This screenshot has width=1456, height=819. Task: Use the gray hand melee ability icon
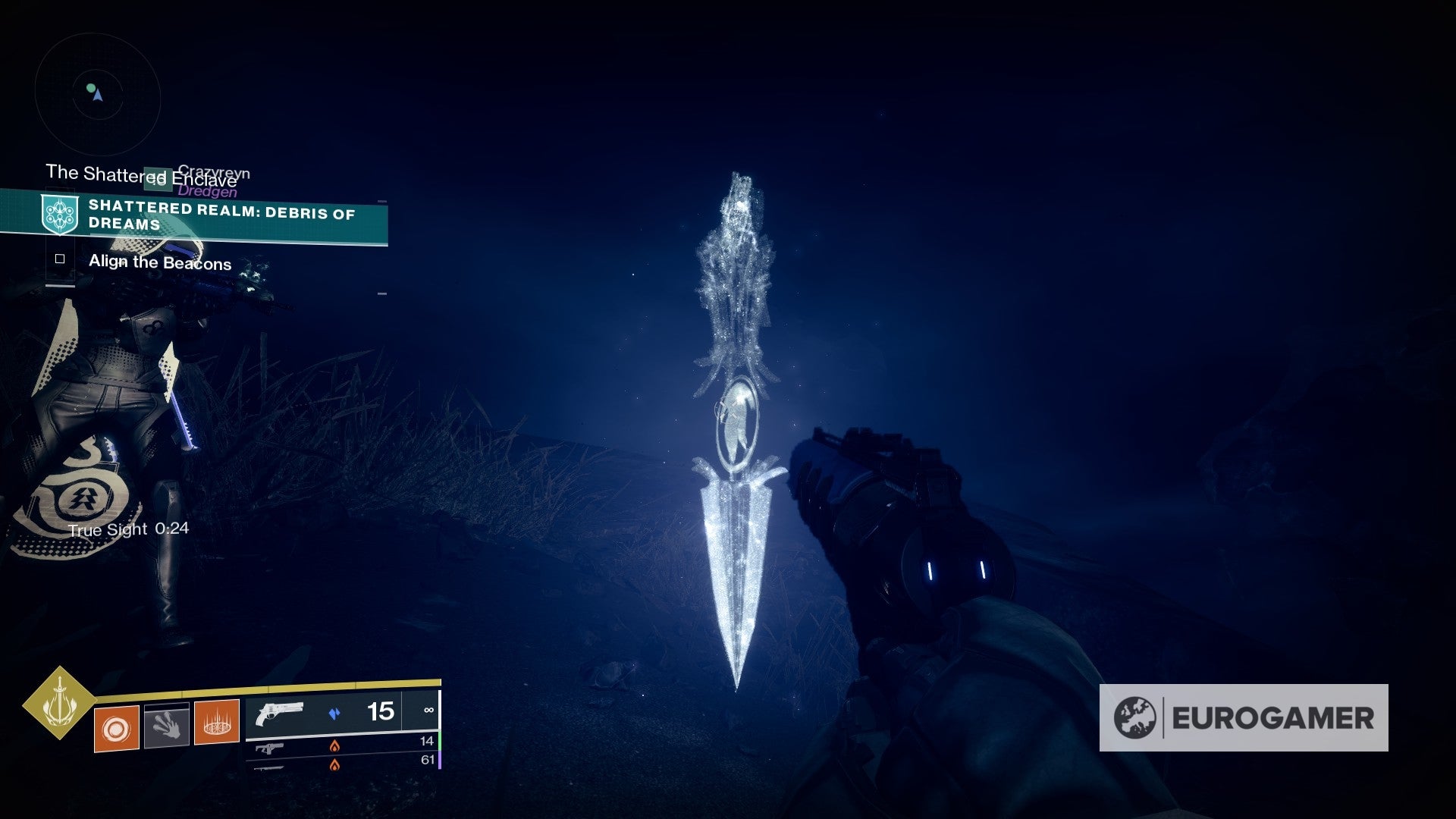point(167,725)
